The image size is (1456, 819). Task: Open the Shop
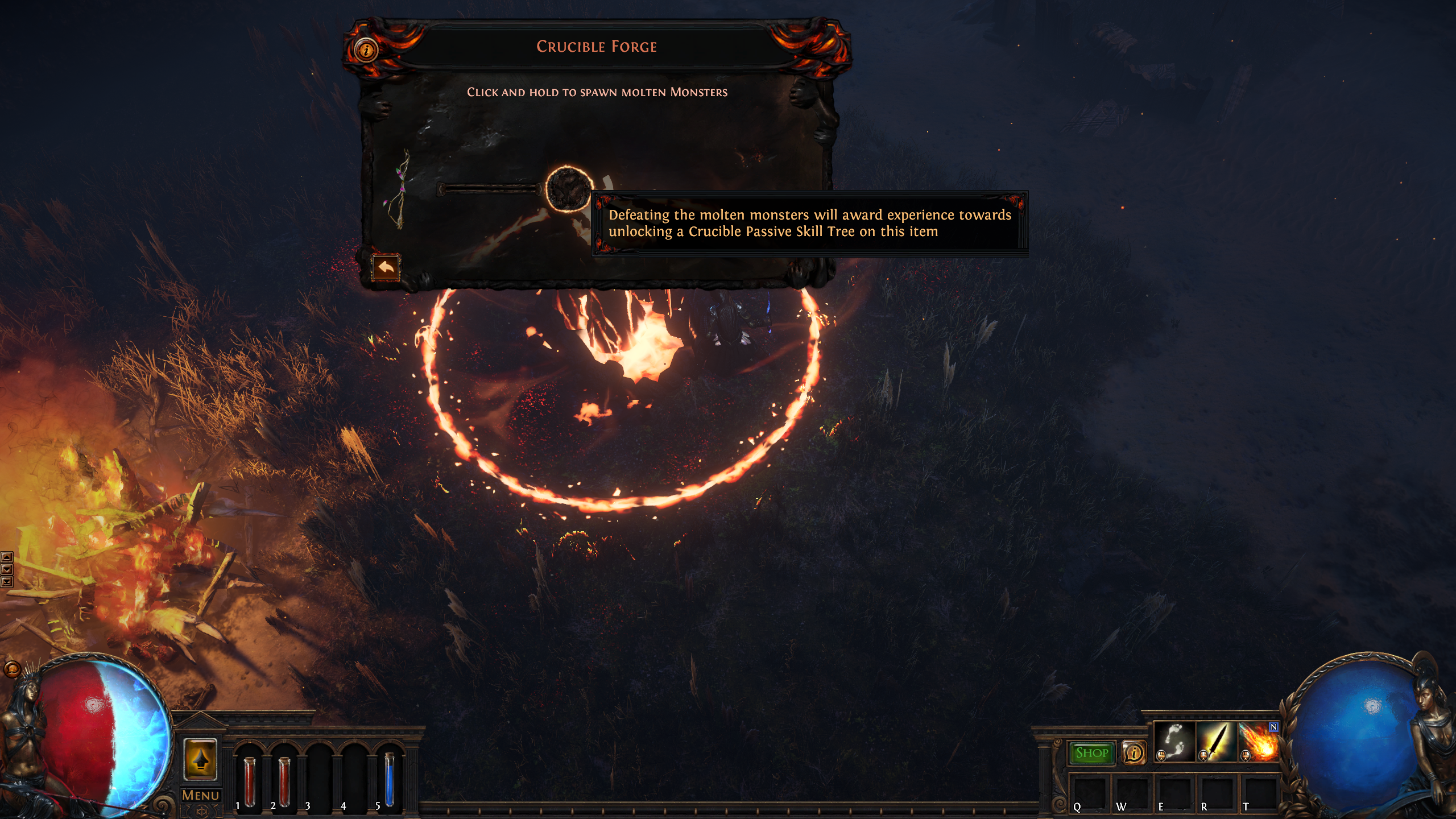pos(1093,753)
